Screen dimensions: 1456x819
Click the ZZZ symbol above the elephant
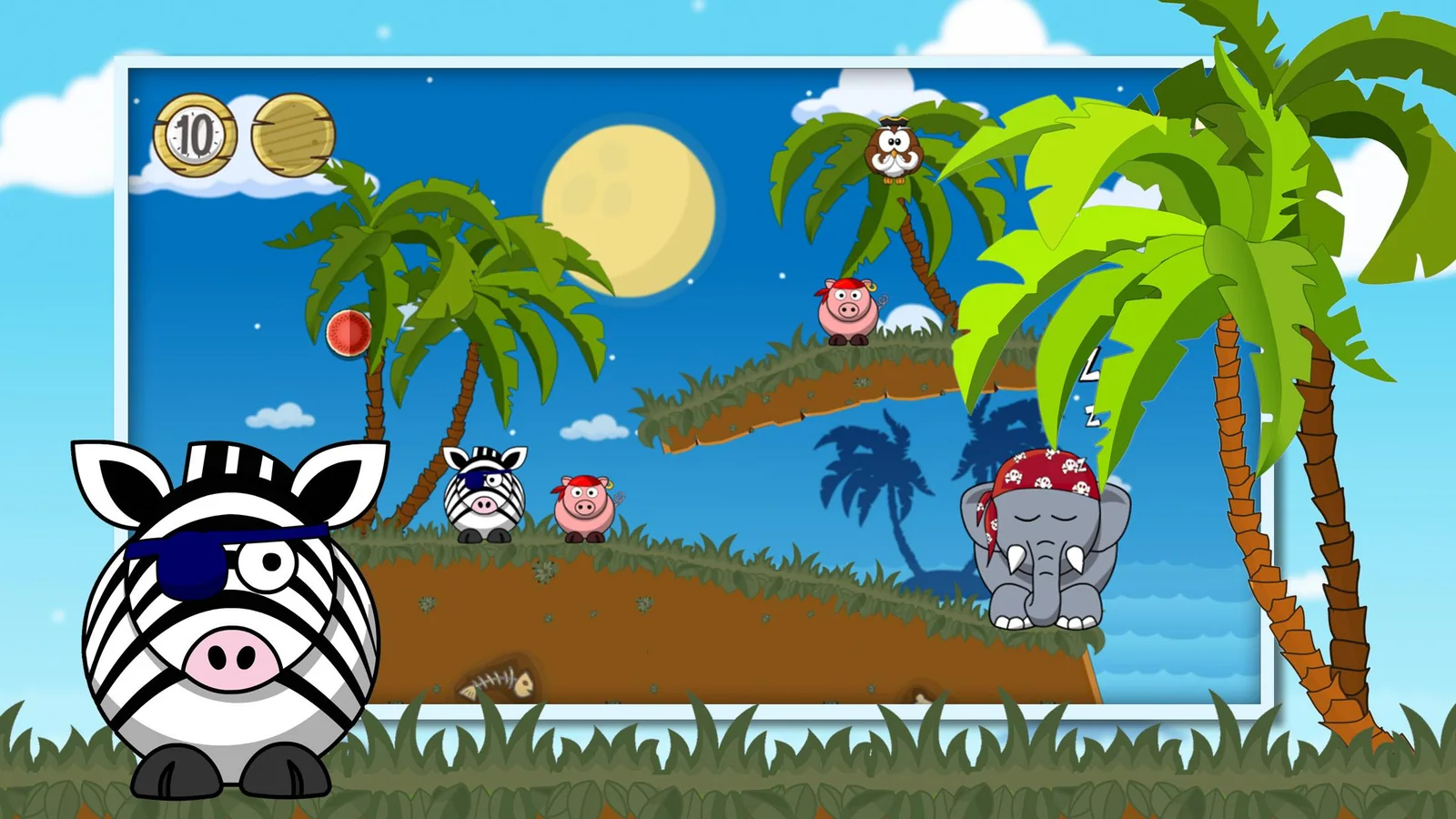pos(1090,391)
